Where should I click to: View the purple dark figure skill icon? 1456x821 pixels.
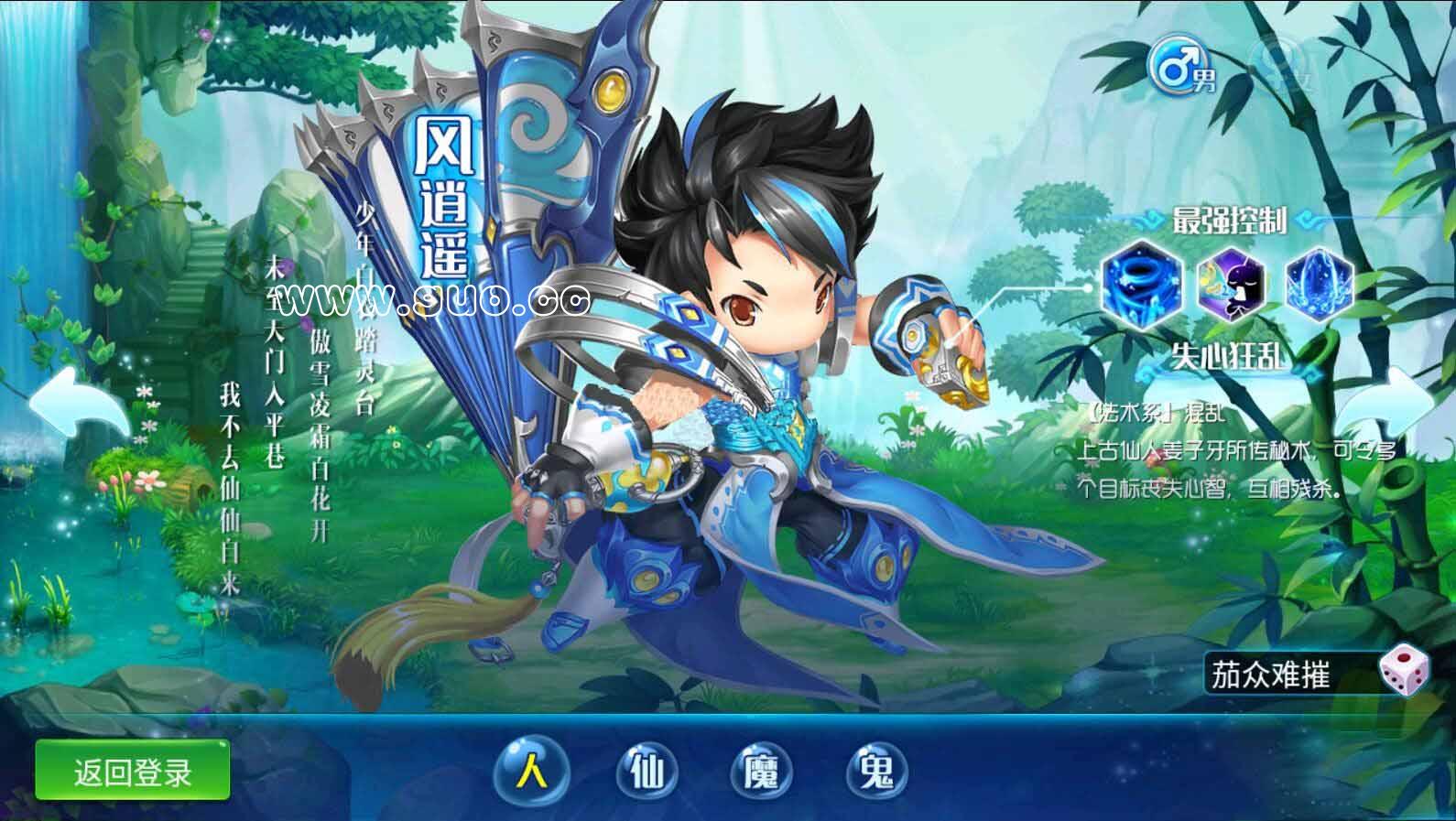[1231, 282]
